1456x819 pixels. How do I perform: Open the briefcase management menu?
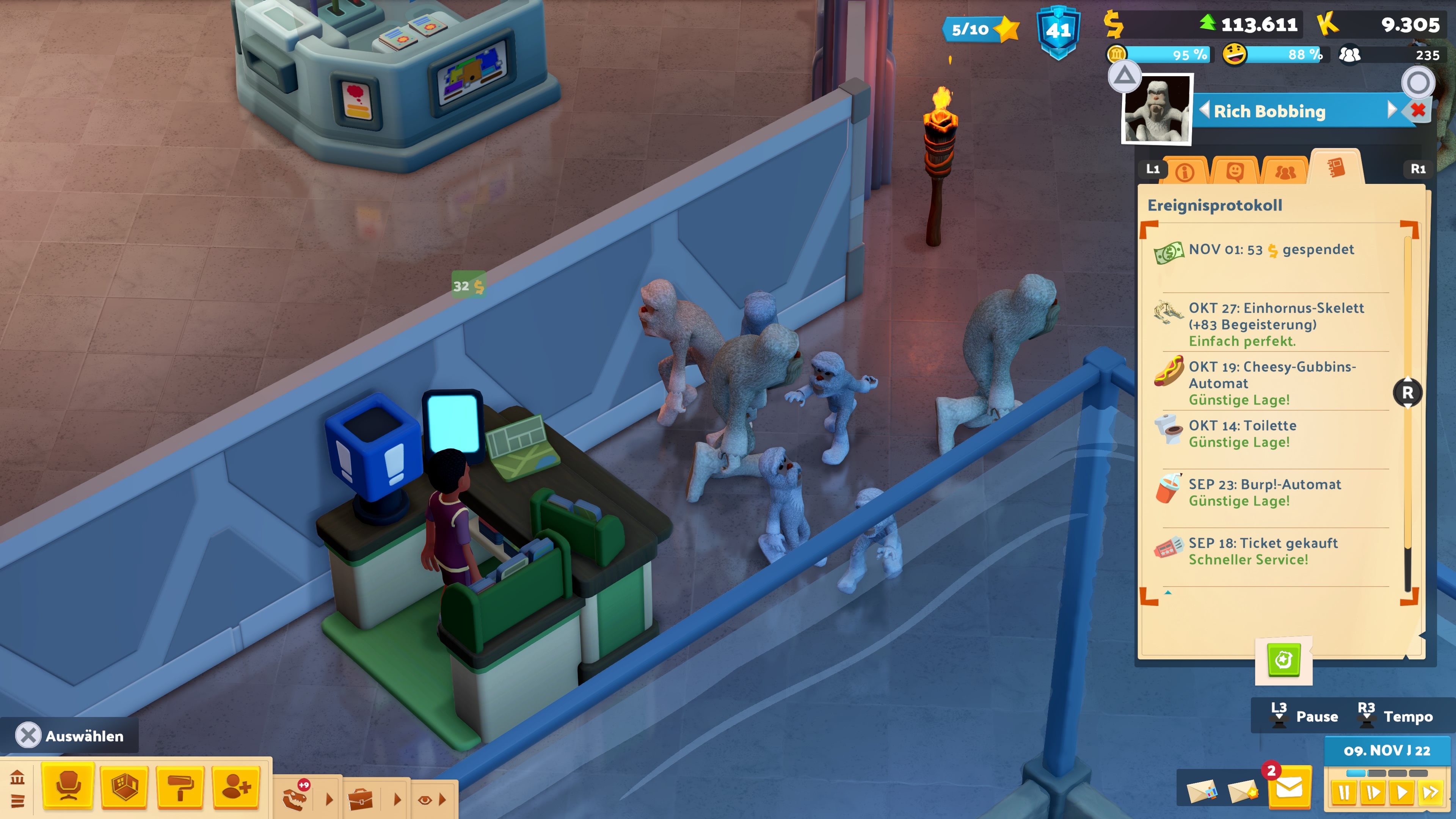[361, 799]
